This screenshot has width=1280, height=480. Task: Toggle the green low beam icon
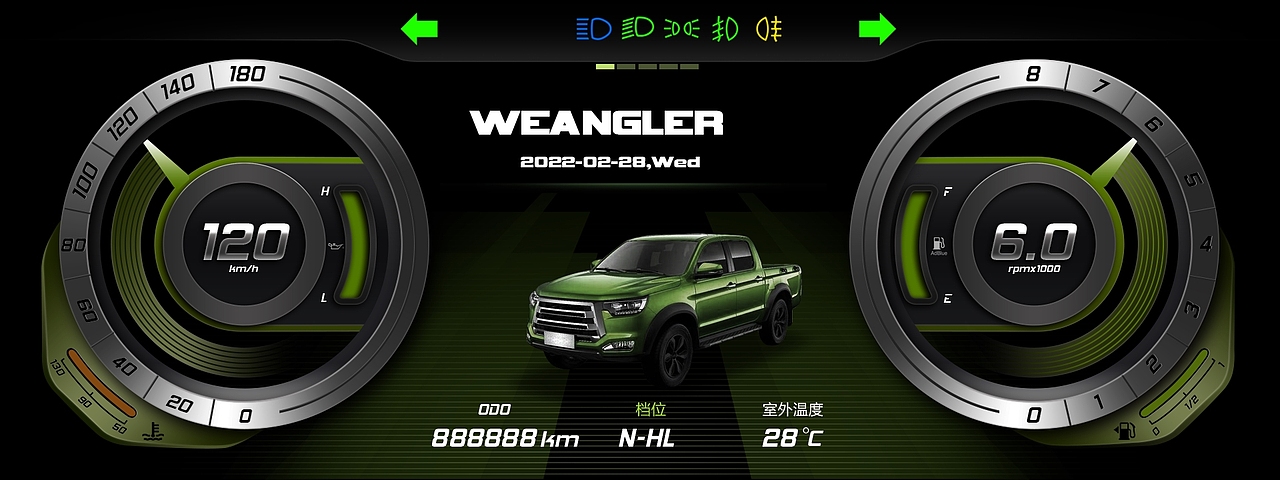[x=637, y=29]
